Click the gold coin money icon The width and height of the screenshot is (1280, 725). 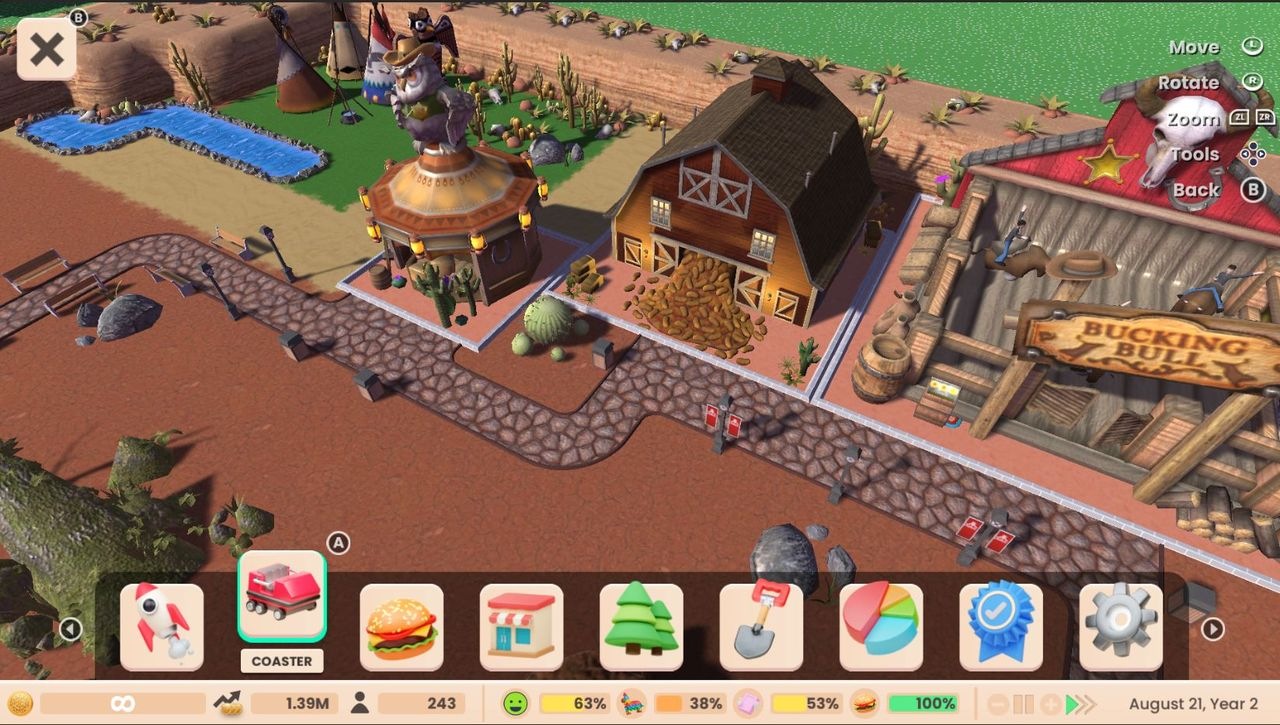pos(21,703)
